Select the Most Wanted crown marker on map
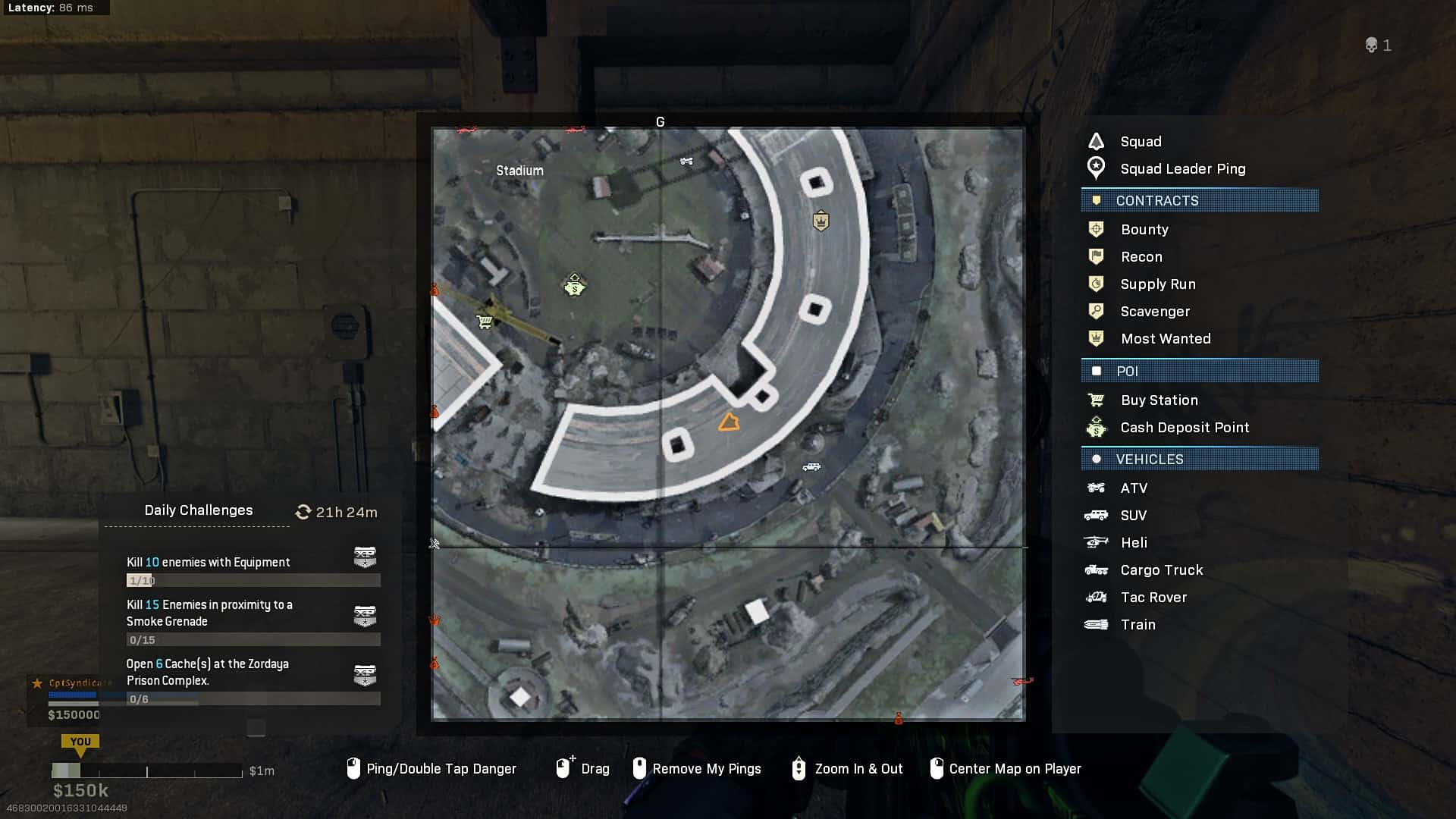Screen dimensions: 1456x819 pyautogui.click(x=821, y=221)
